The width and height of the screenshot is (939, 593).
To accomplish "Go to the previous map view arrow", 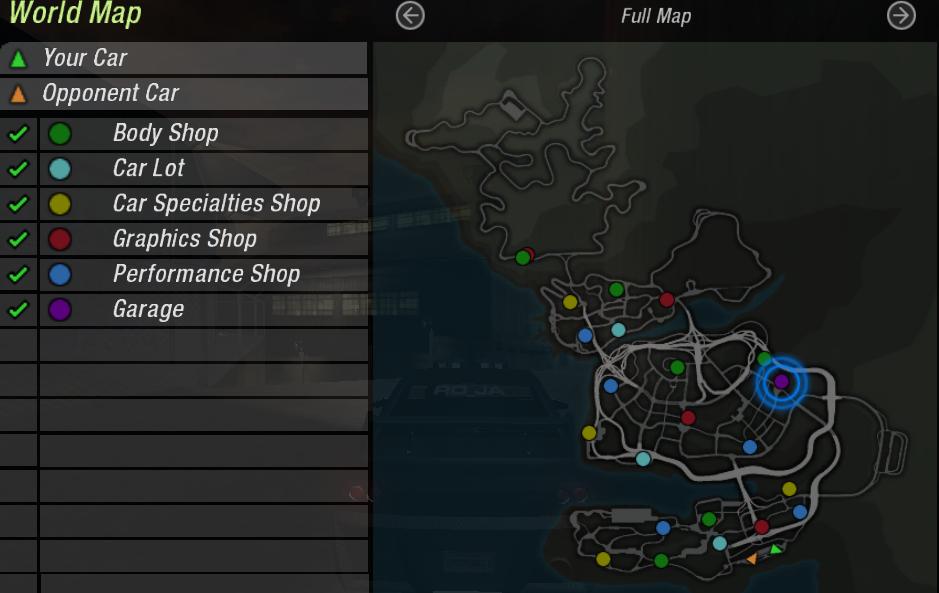I will pyautogui.click(x=410, y=16).
